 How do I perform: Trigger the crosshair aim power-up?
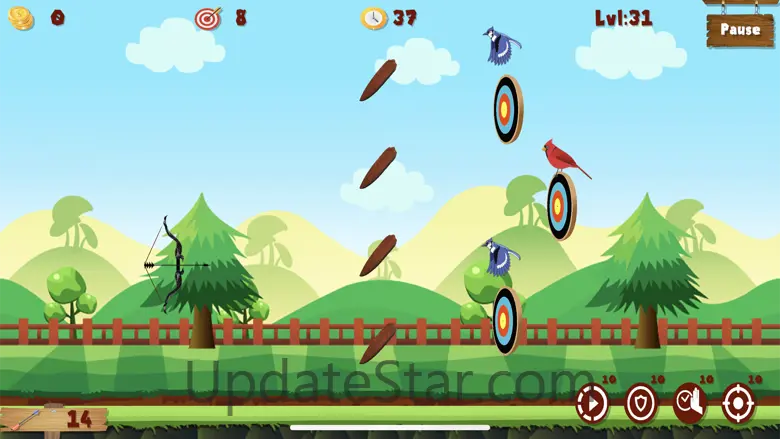(x=738, y=402)
